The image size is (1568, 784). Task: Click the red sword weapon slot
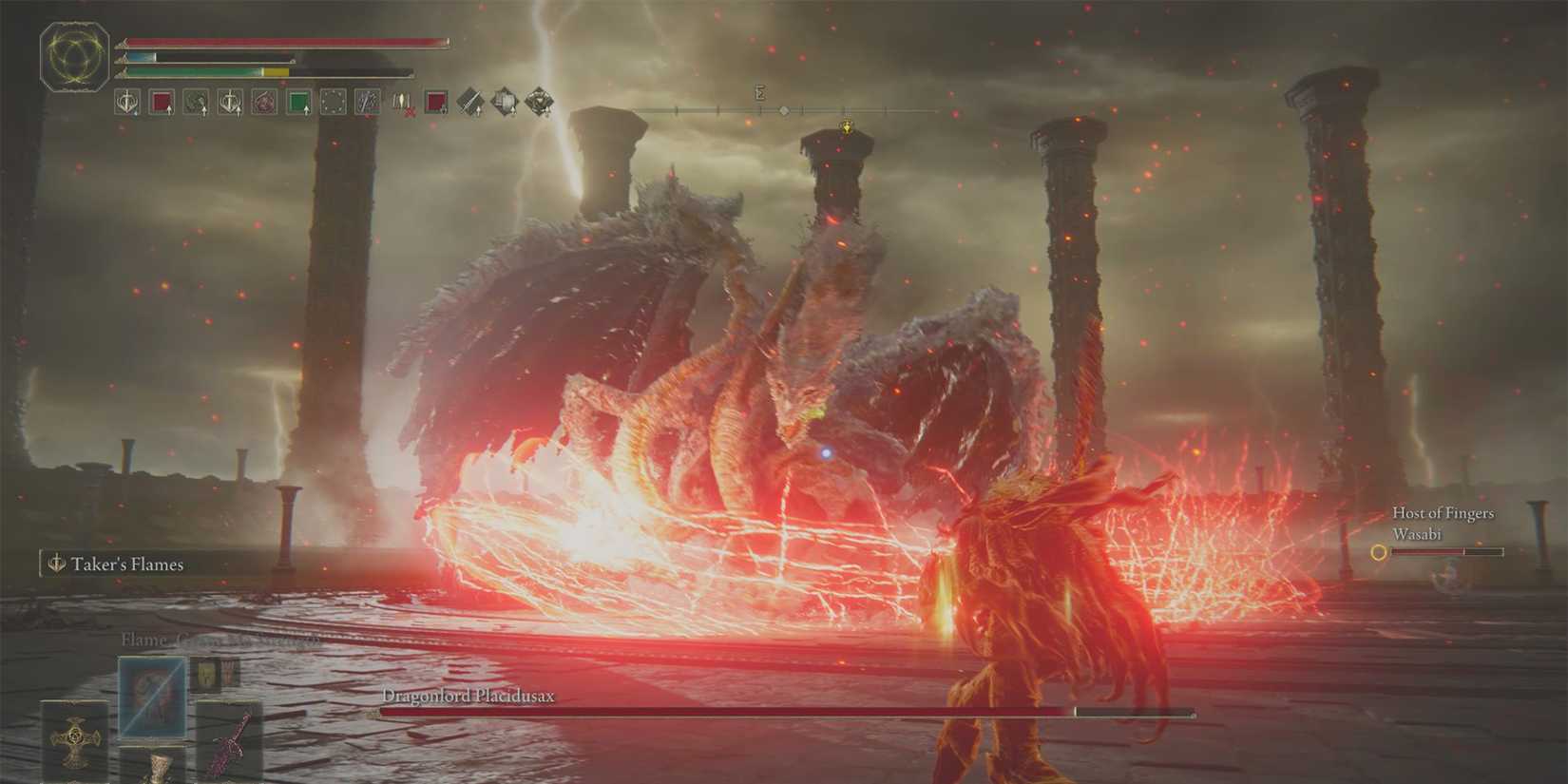click(230, 738)
